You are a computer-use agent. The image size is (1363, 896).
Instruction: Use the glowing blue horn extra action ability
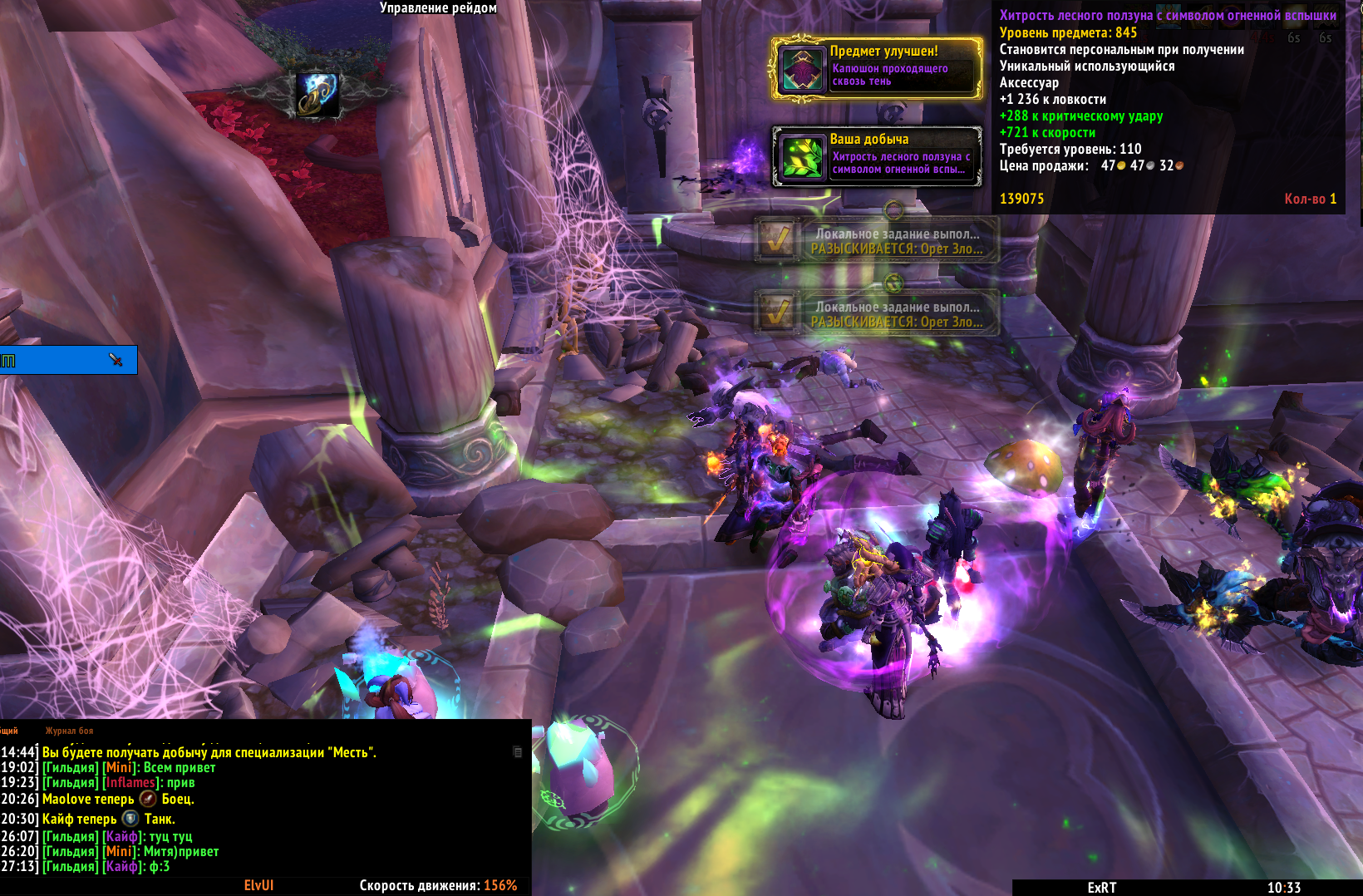click(x=317, y=94)
